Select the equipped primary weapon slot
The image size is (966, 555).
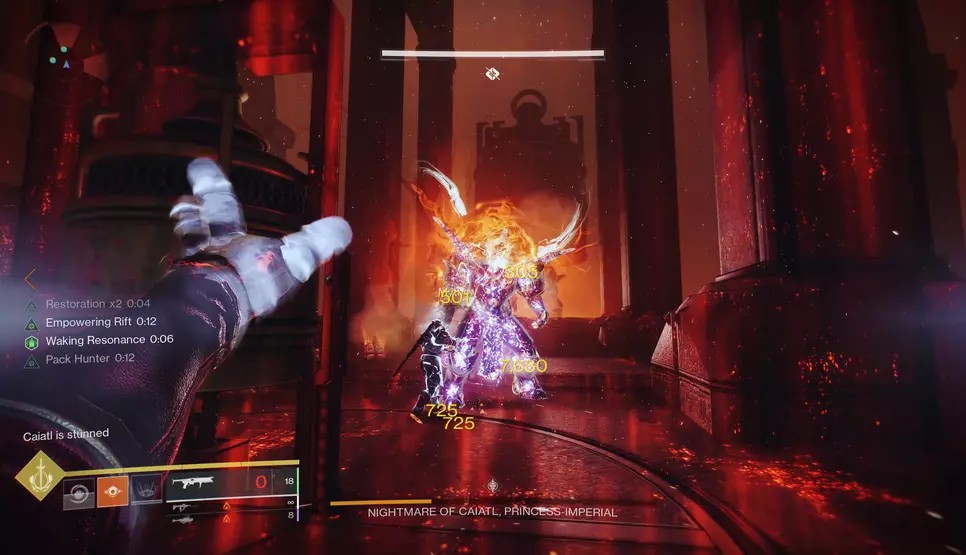(x=198, y=484)
